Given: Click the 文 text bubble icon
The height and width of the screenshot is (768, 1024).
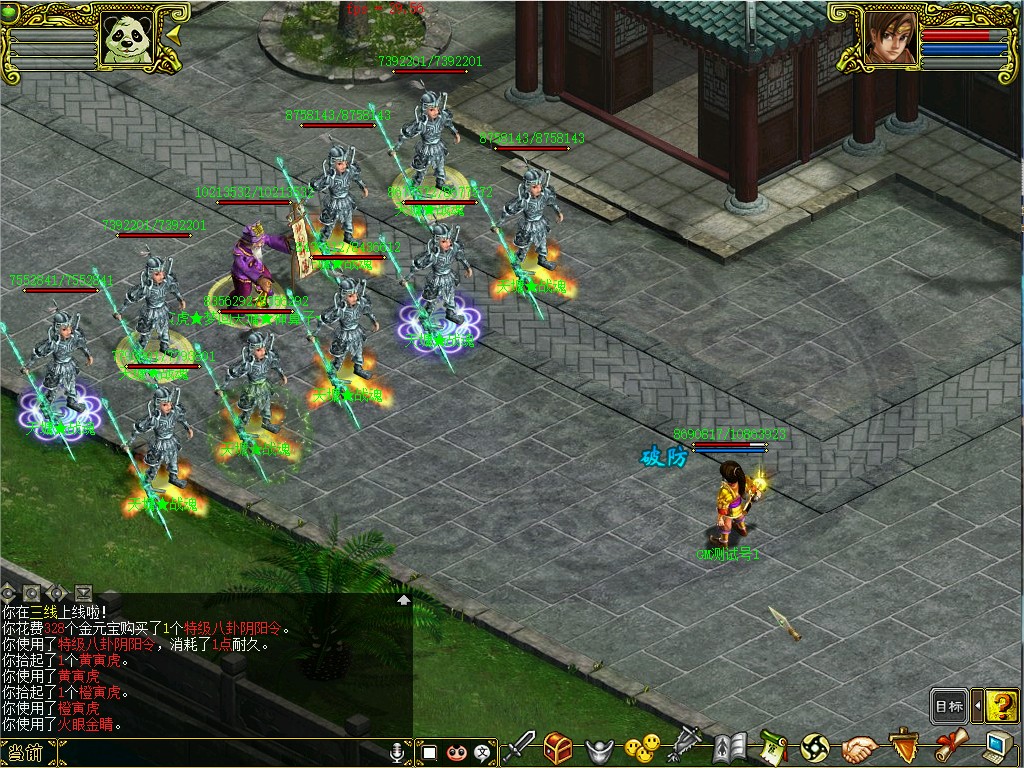Looking at the screenshot, I should point(483,751).
